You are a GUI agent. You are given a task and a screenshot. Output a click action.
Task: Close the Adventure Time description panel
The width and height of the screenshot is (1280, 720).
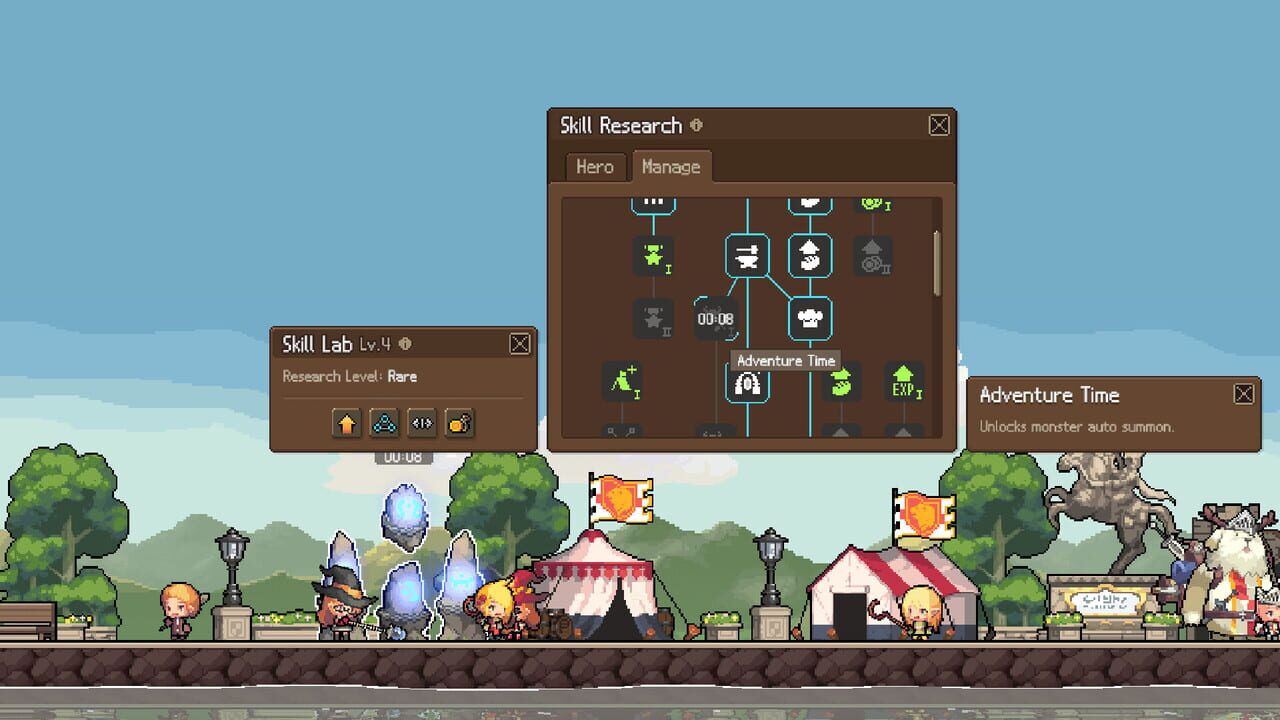(x=1243, y=394)
